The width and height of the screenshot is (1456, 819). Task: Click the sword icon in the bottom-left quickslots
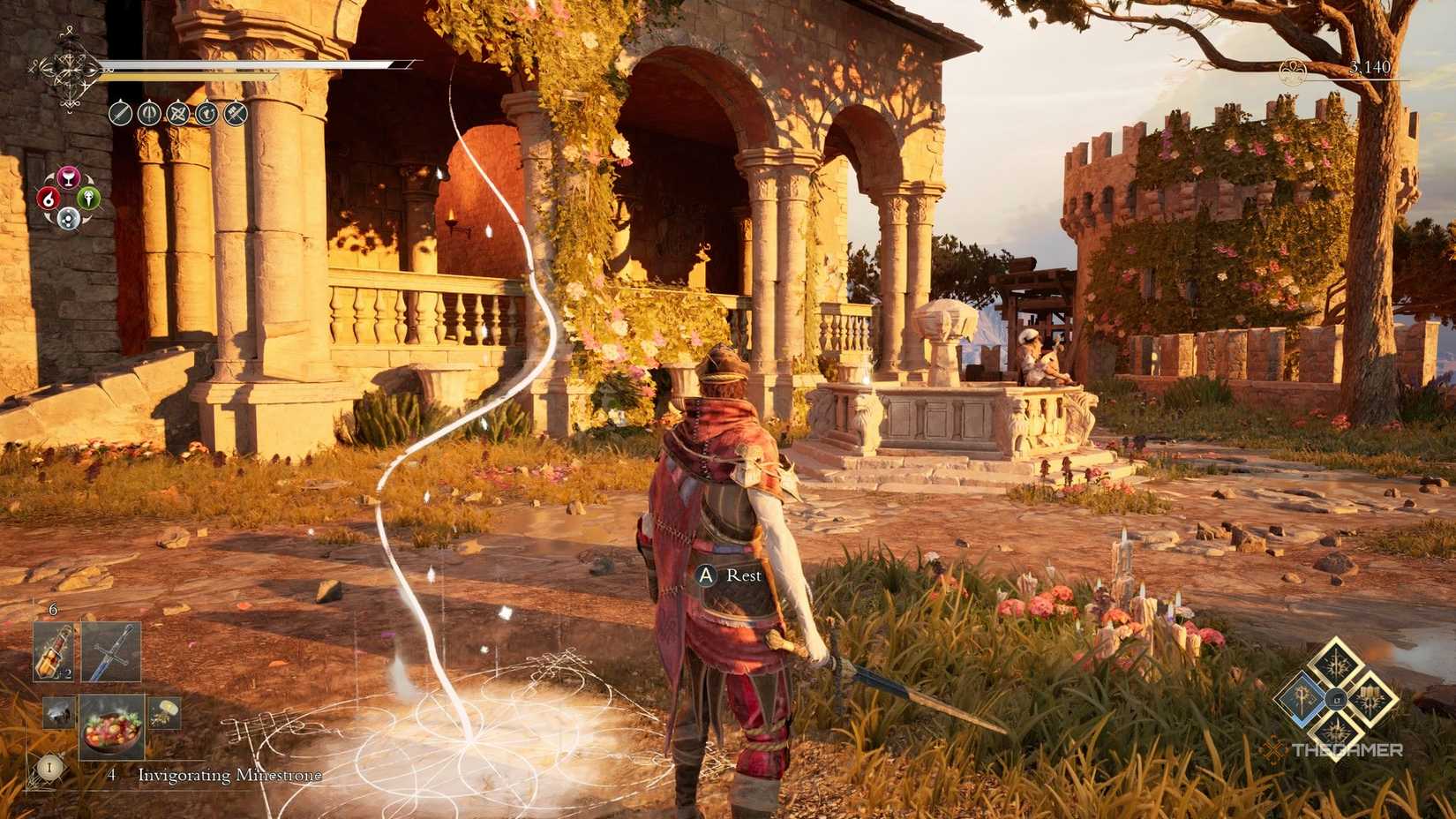(x=109, y=651)
